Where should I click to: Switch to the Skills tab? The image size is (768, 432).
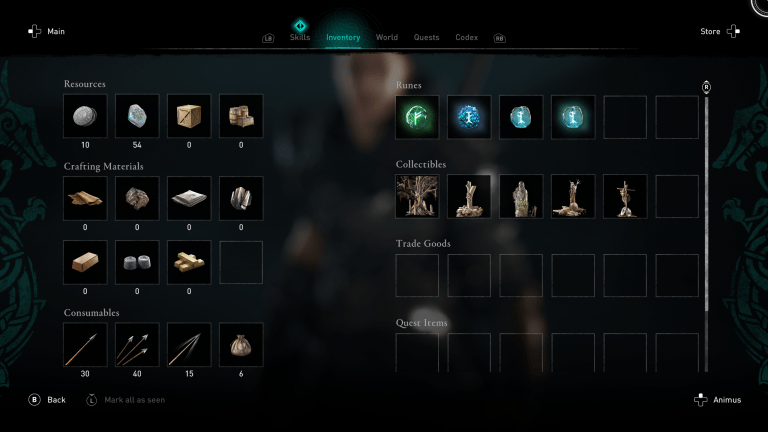click(299, 37)
